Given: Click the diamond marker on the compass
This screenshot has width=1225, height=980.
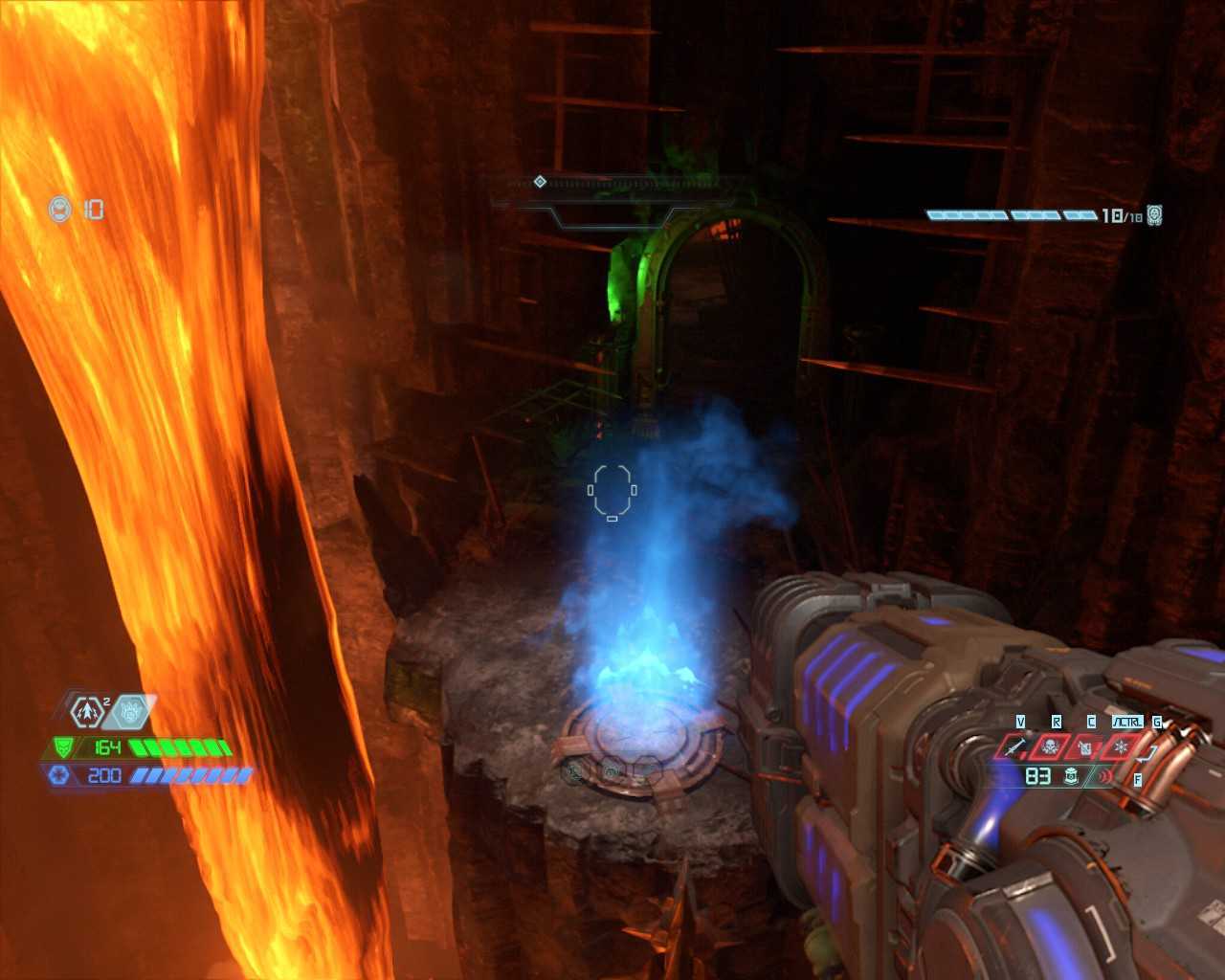Looking at the screenshot, I should tap(540, 182).
